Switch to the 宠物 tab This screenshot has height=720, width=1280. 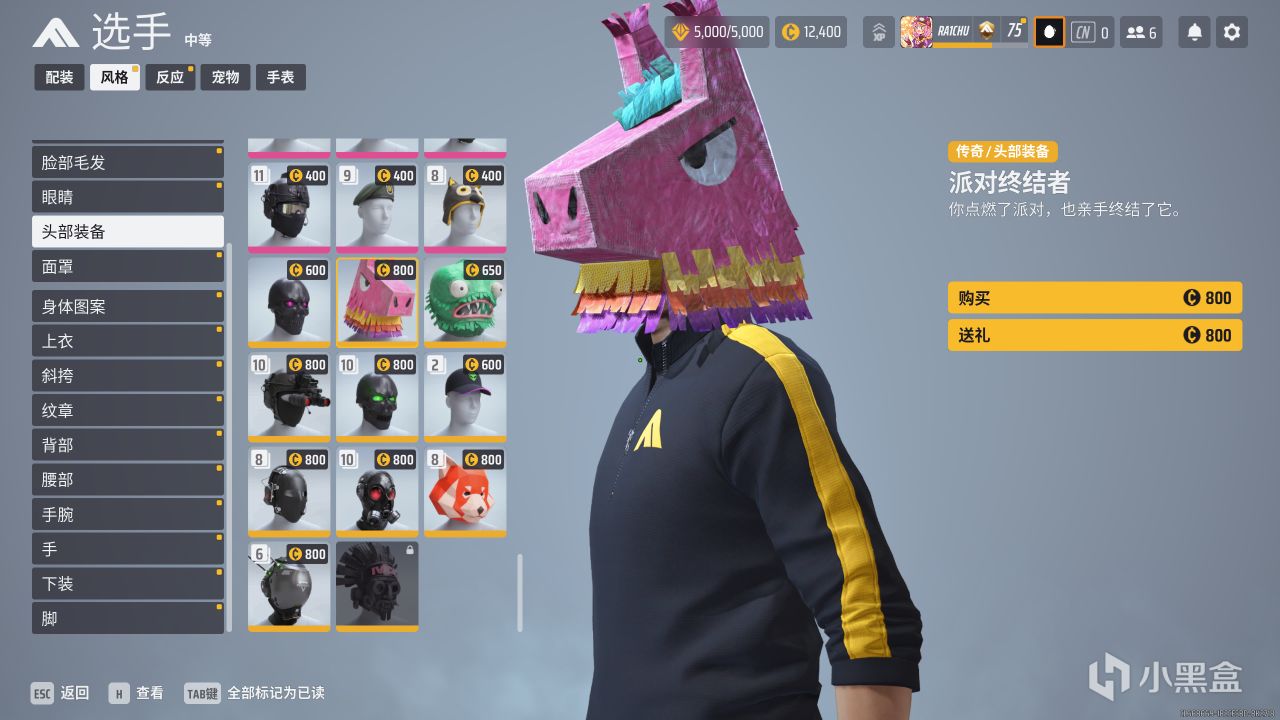point(225,76)
